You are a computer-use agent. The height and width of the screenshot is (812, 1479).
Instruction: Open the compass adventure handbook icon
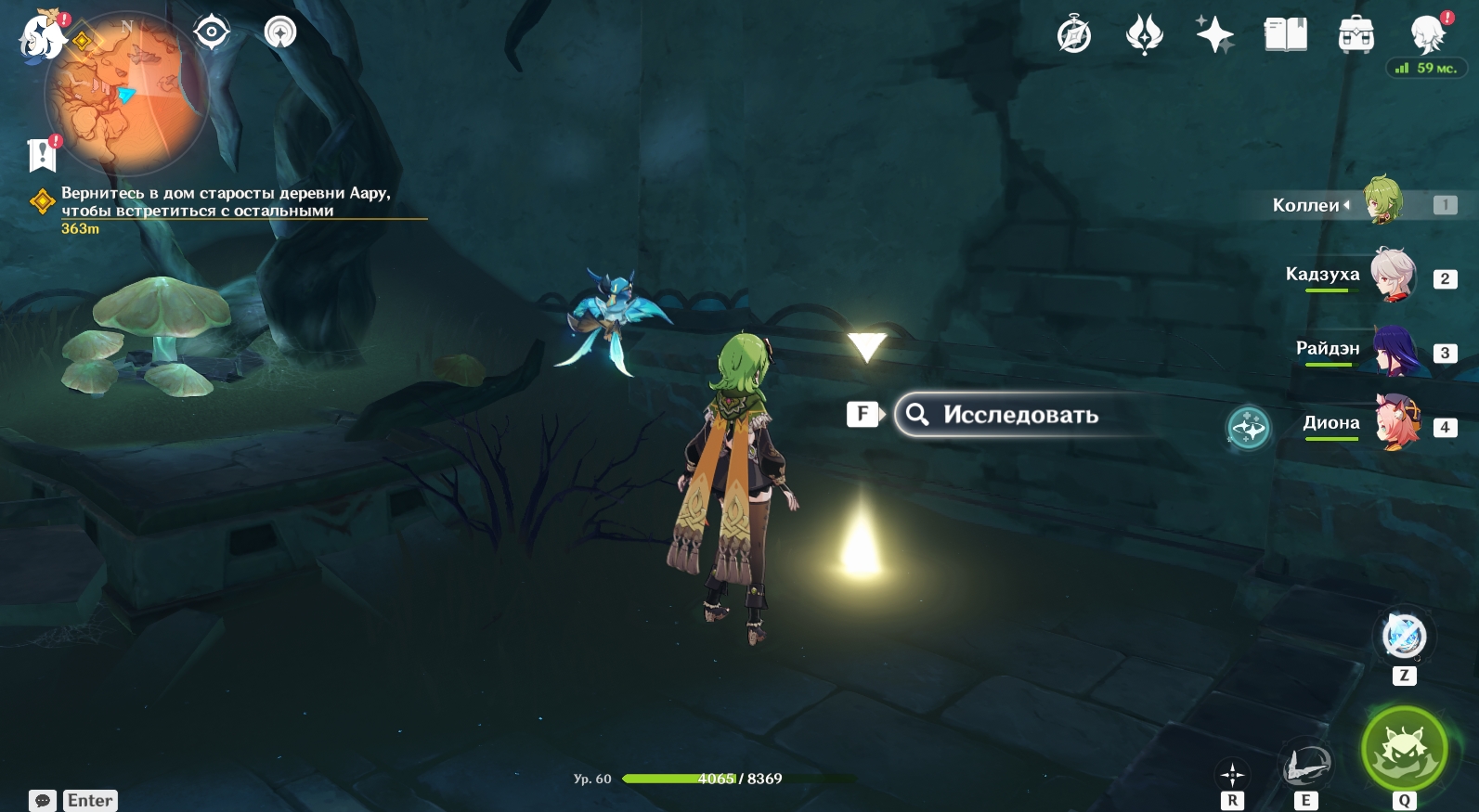point(1074,36)
